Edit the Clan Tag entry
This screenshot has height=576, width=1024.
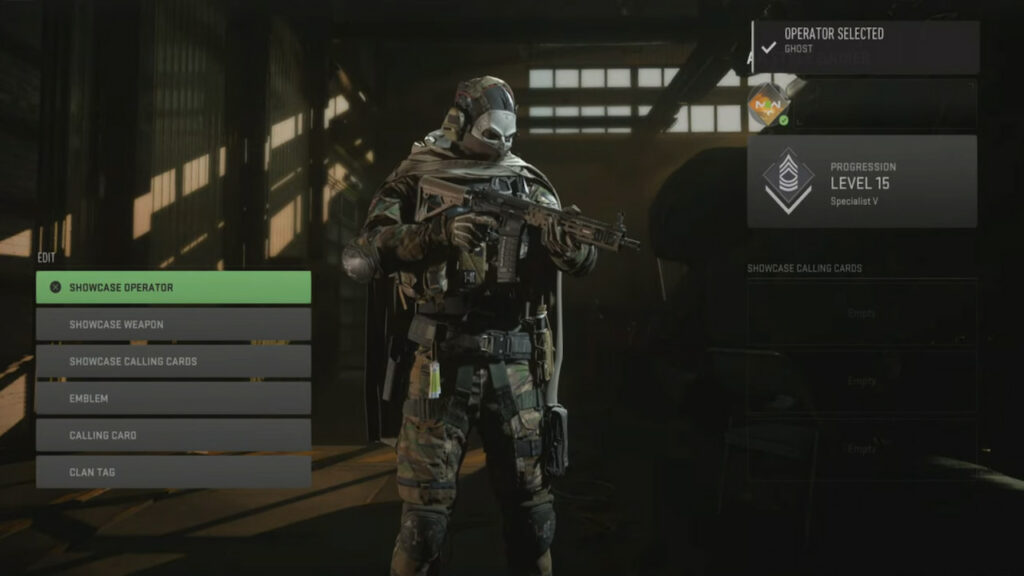[173, 472]
